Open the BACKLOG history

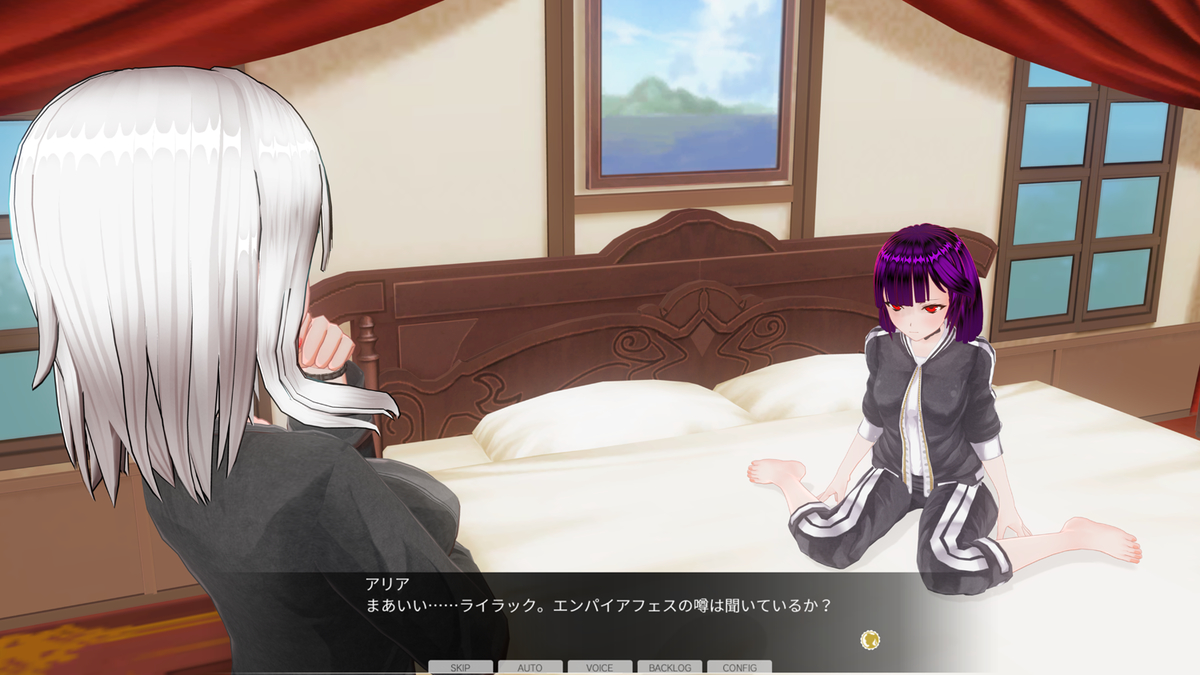670,667
